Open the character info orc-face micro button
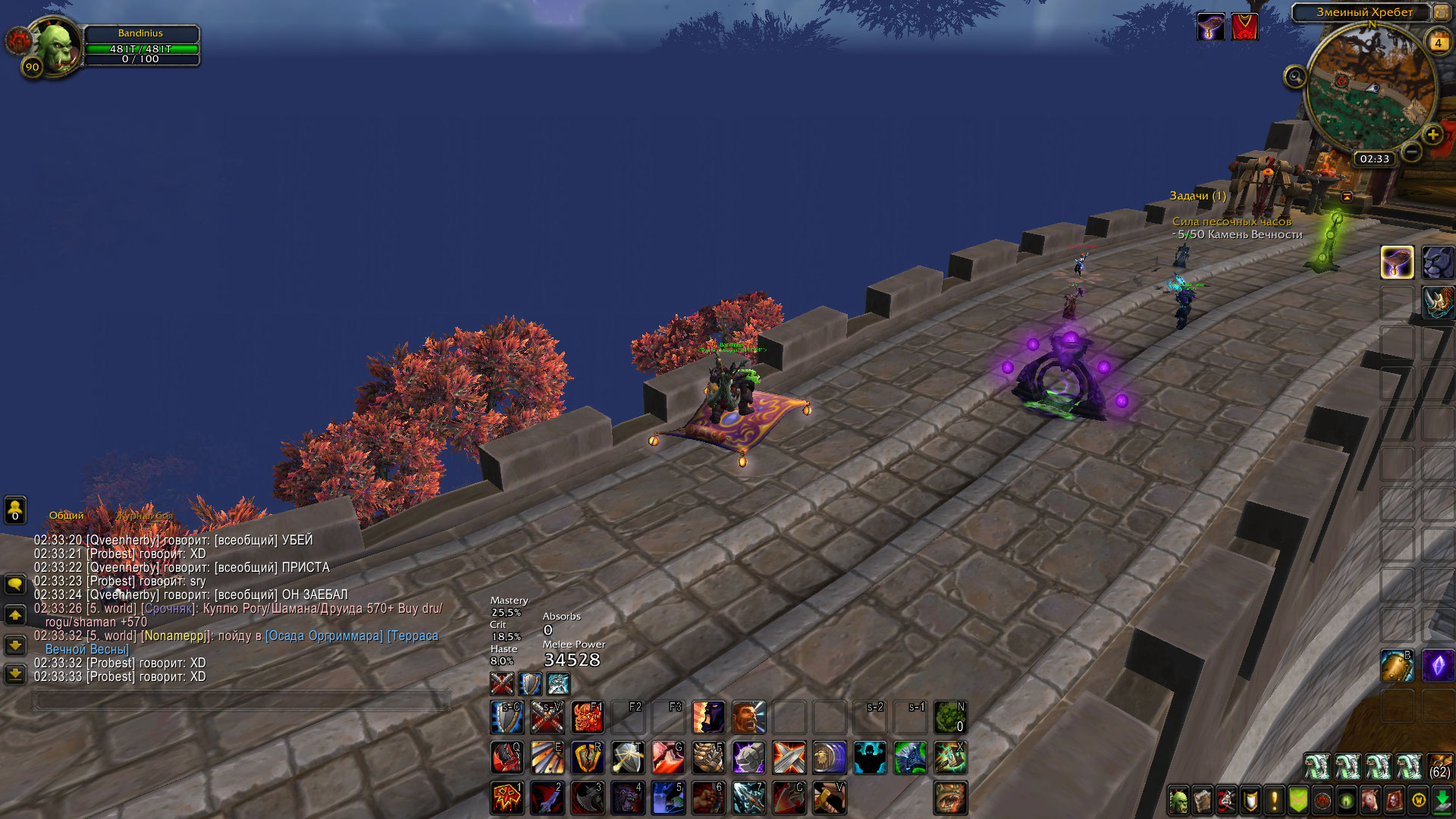The image size is (1456, 819). 1178,800
